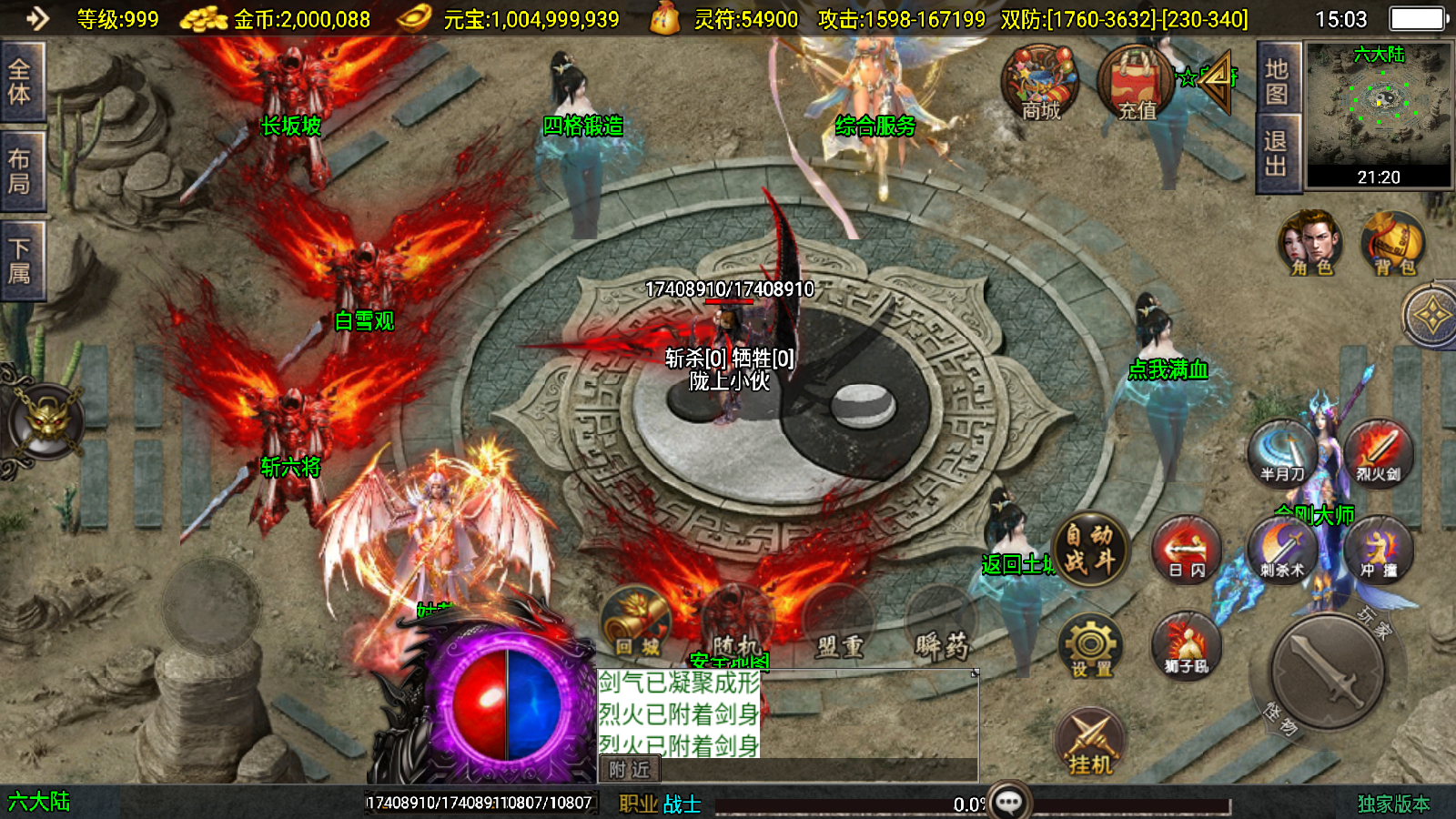The height and width of the screenshot is (819, 1456).
Task: Cast the 狮子吼 skill
Action: (x=1186, y=646)
